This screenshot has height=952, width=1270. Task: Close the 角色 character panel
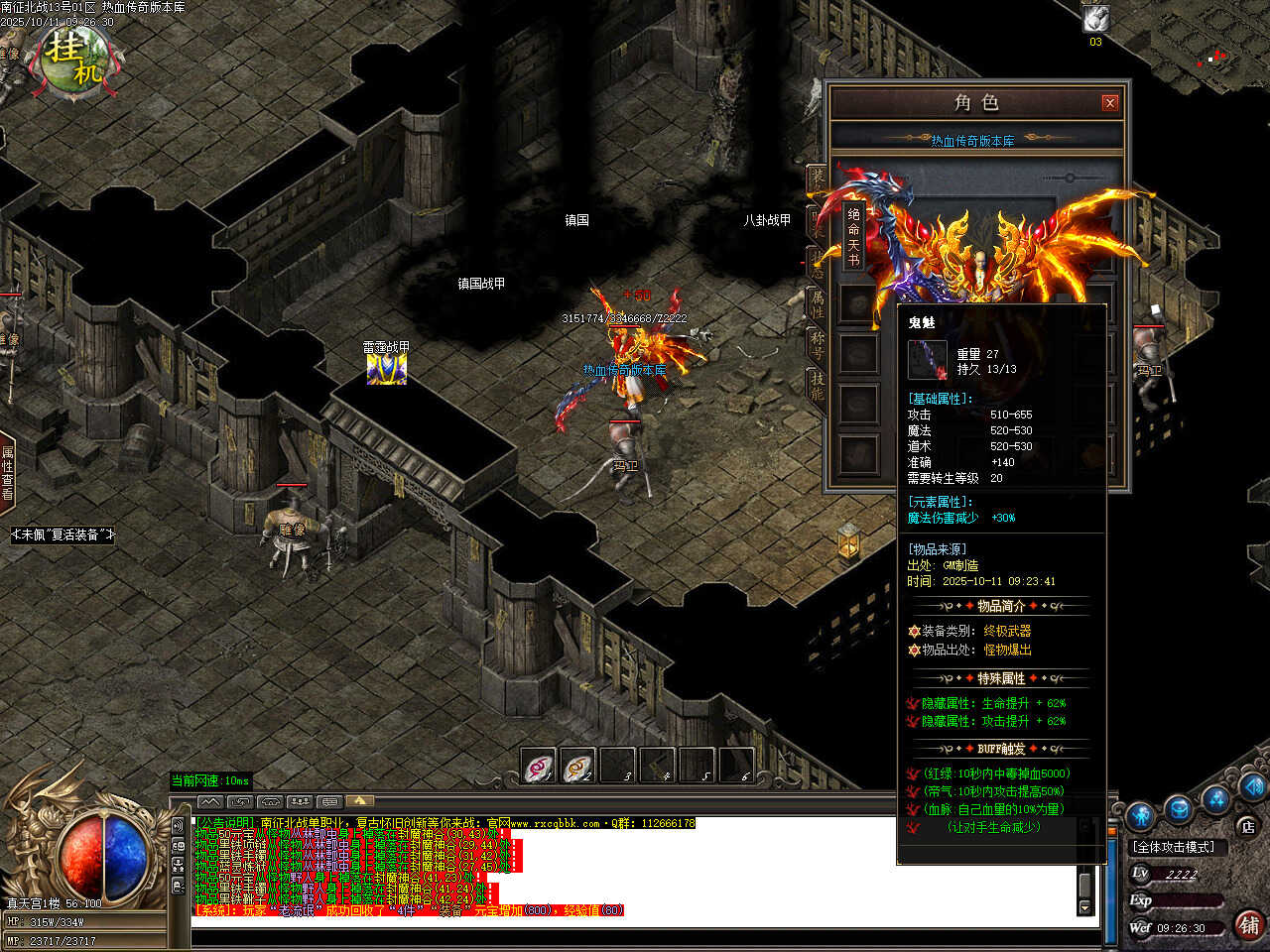click(1110, 102)
